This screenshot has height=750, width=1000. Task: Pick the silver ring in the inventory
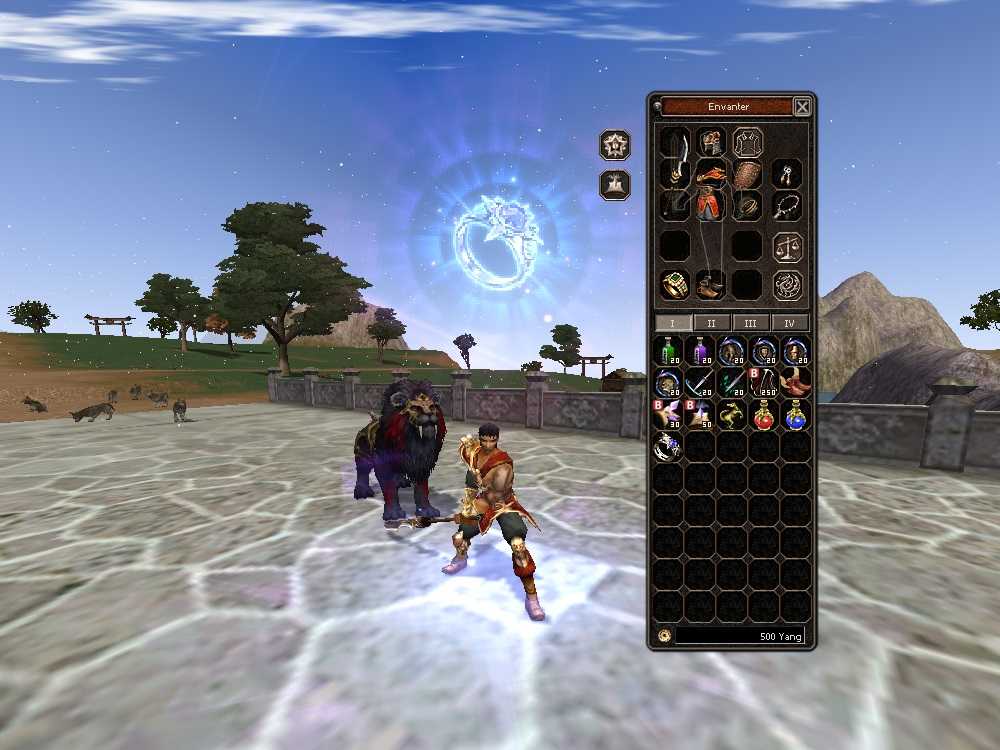668,447
